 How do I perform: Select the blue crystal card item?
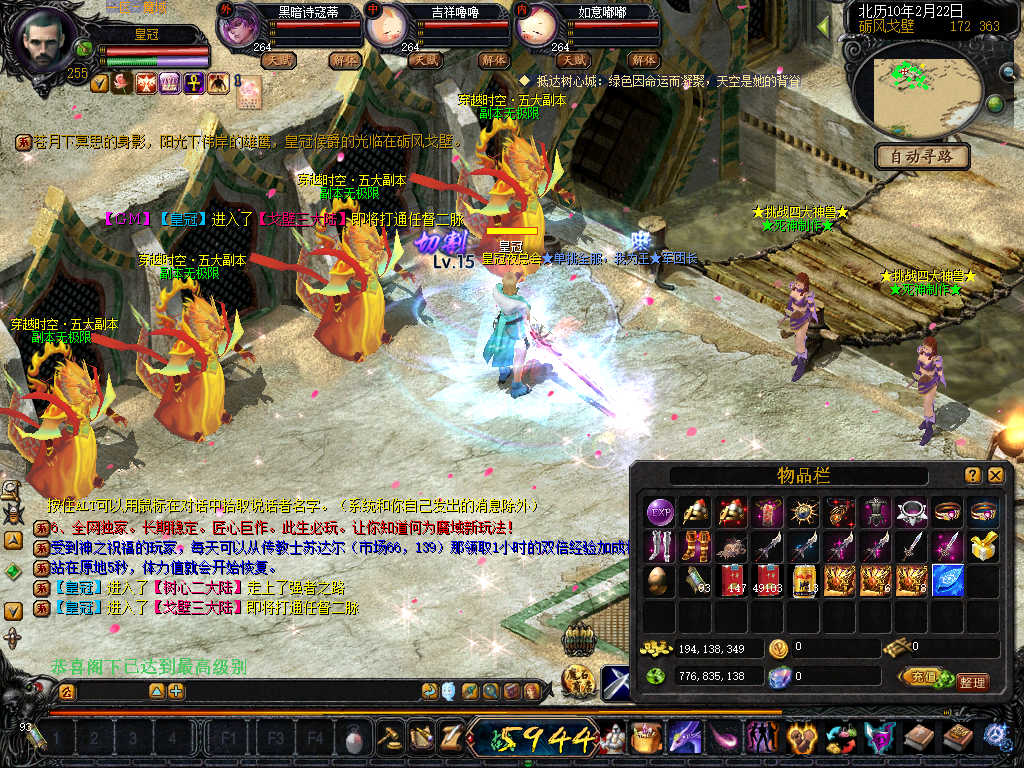click(x=947, y=580)
